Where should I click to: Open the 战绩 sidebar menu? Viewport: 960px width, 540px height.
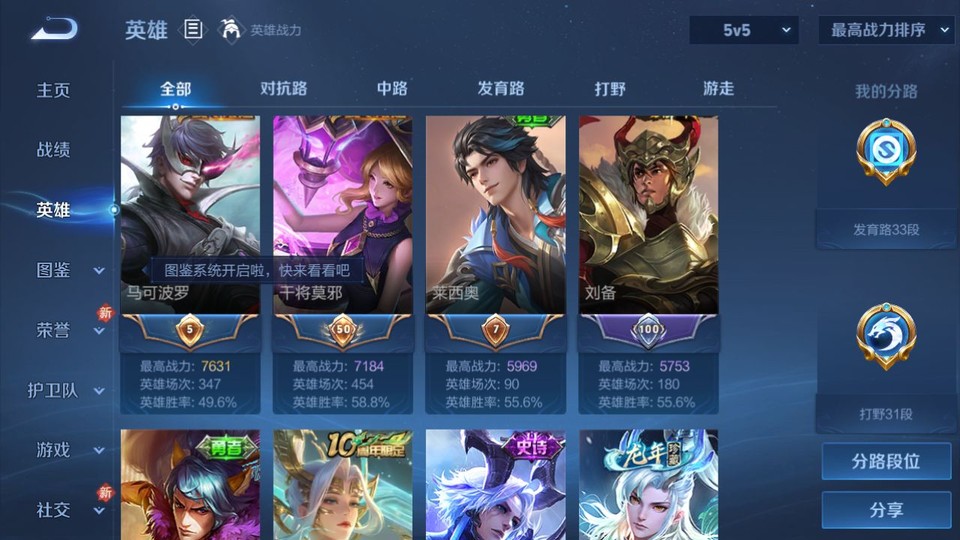click(54, 150)
